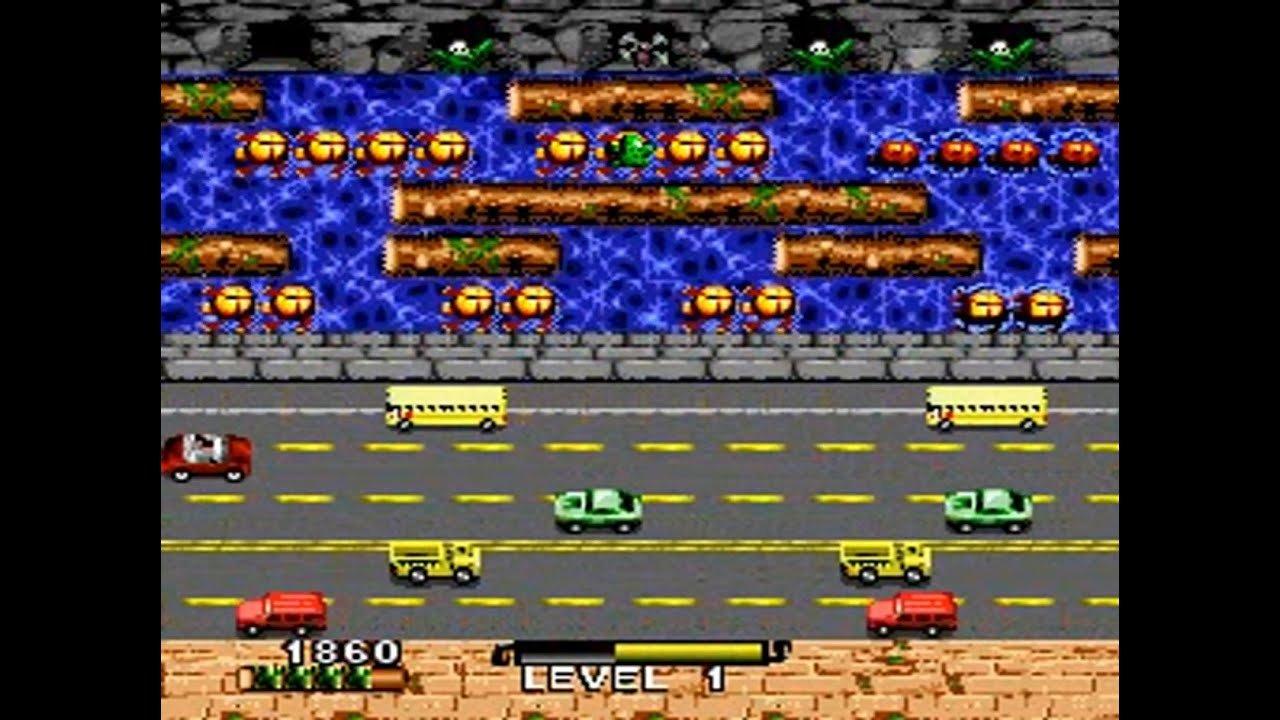Select the red van at bottom right
Image resolution: width=1280 pixels, height=720 pixels.
910,618
